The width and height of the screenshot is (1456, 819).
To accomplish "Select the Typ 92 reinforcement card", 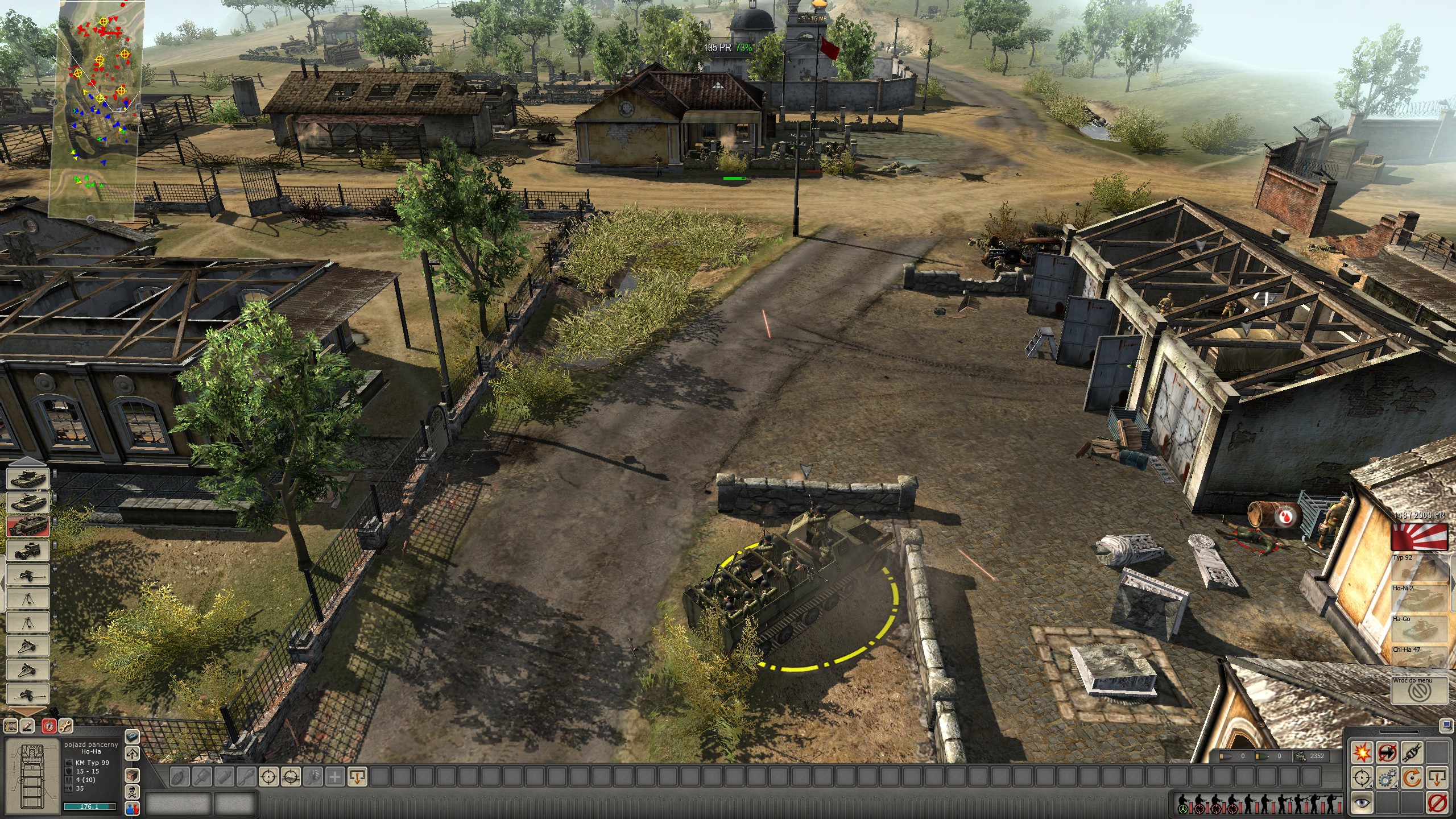I will click(1420, 568).
